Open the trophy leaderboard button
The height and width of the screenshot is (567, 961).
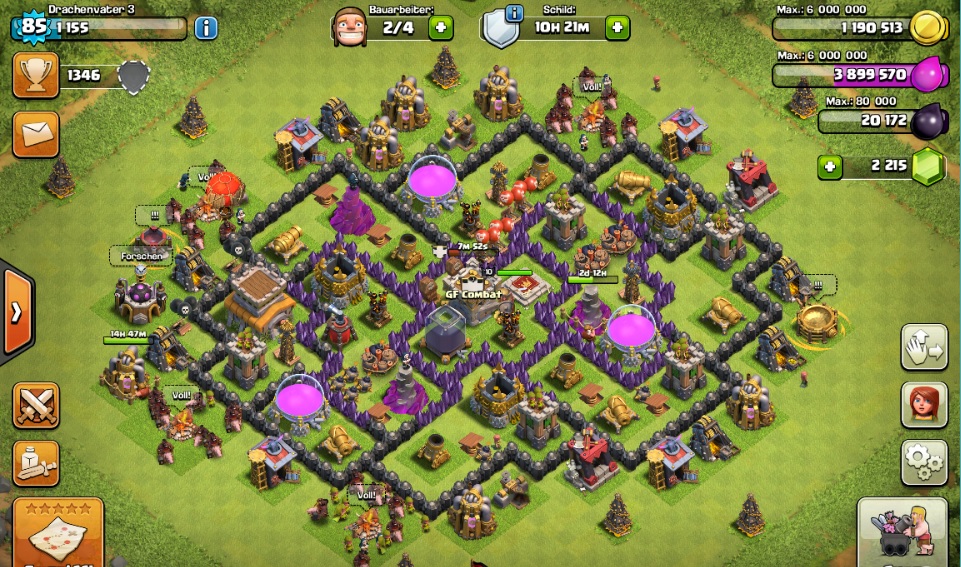click(35, 75)
